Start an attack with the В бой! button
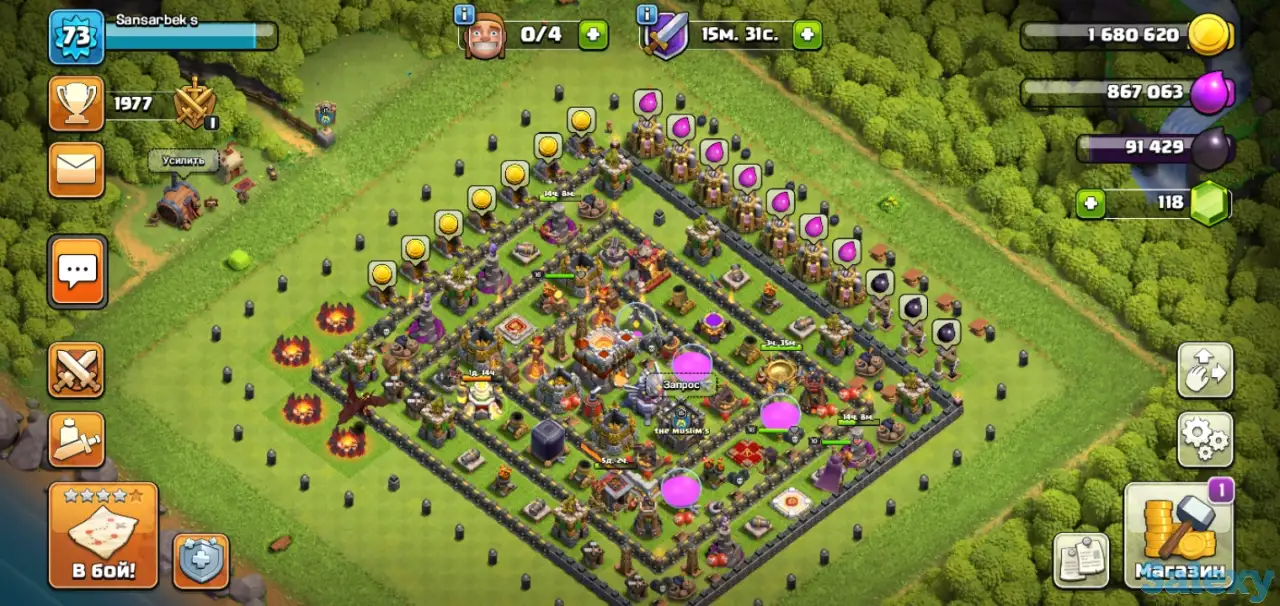Viewport: 1280px width, 606px height. click(x=103, y=535)
